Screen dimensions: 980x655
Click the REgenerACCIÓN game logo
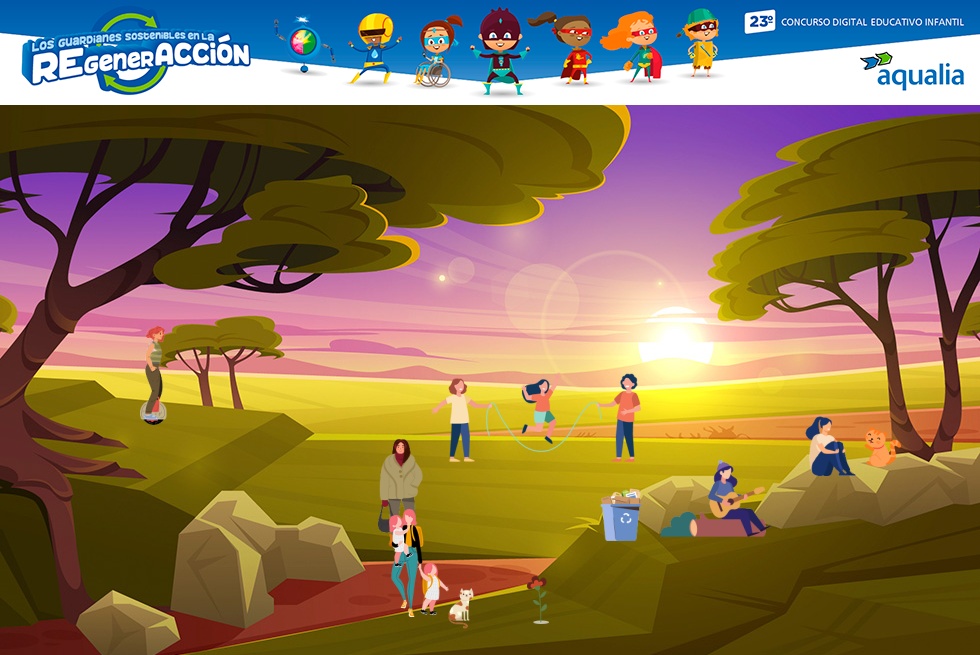point(137,55)
